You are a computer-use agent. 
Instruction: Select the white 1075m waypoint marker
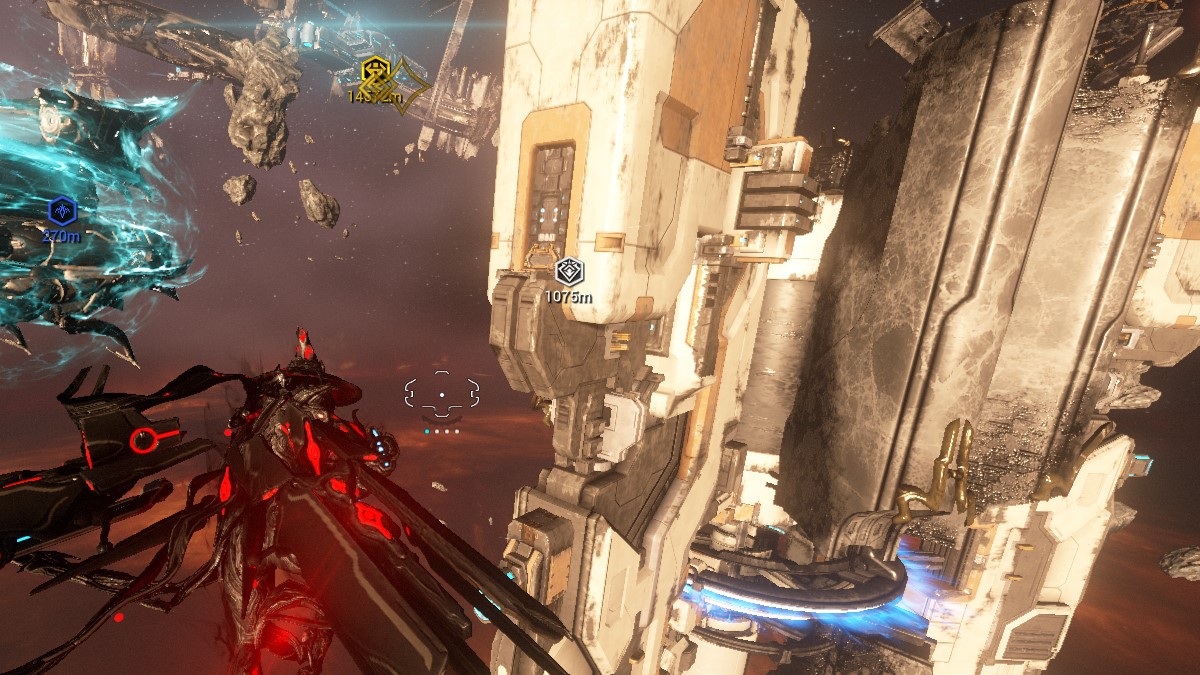pyautogui.click(x=569, y=270)
